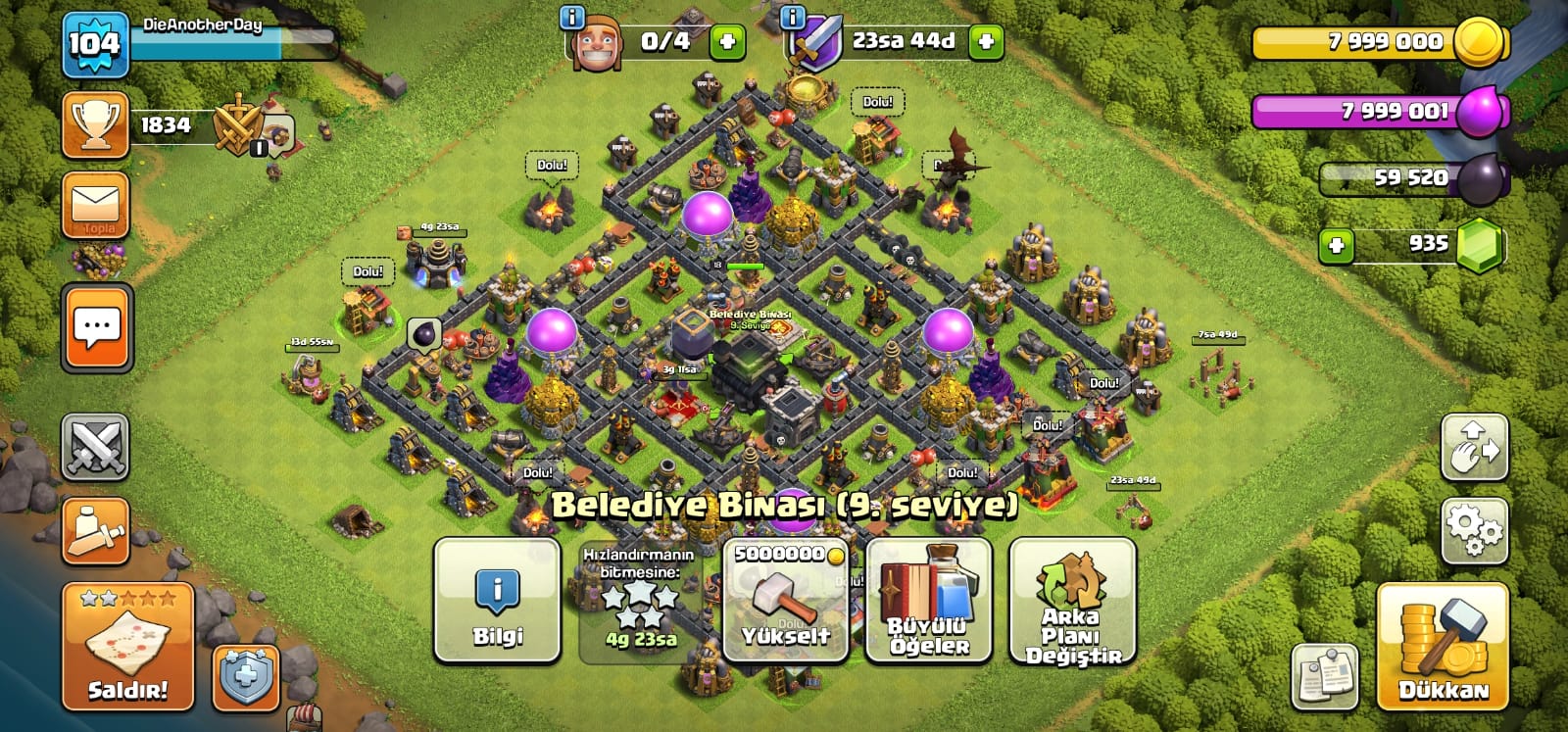Open the crossed swords clan war menu
This screenshot has height=732, width=1568.
[x=96, y=447]
